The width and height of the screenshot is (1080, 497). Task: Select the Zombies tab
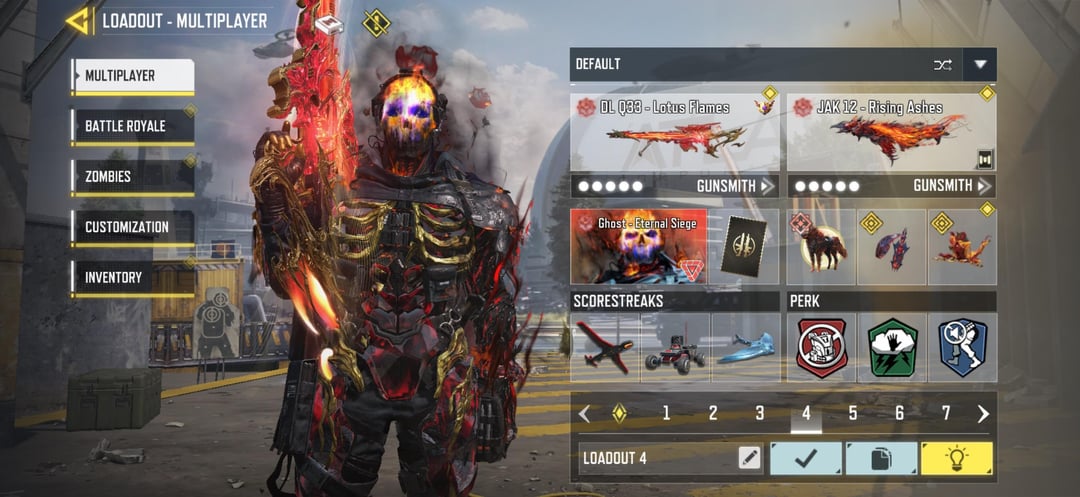132,177
